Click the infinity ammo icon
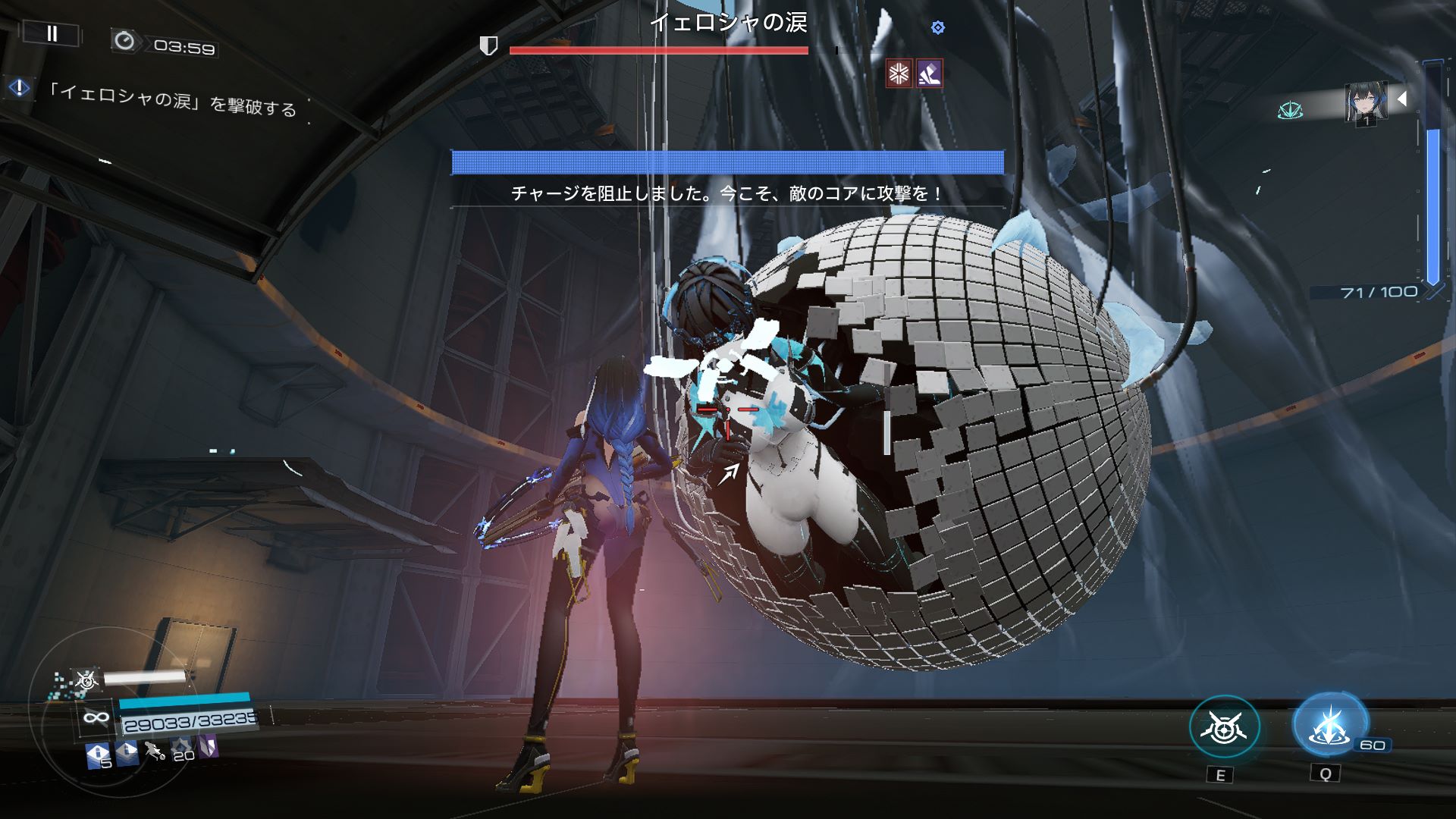Screen dimensions: 1456x819 coord(96,717)
